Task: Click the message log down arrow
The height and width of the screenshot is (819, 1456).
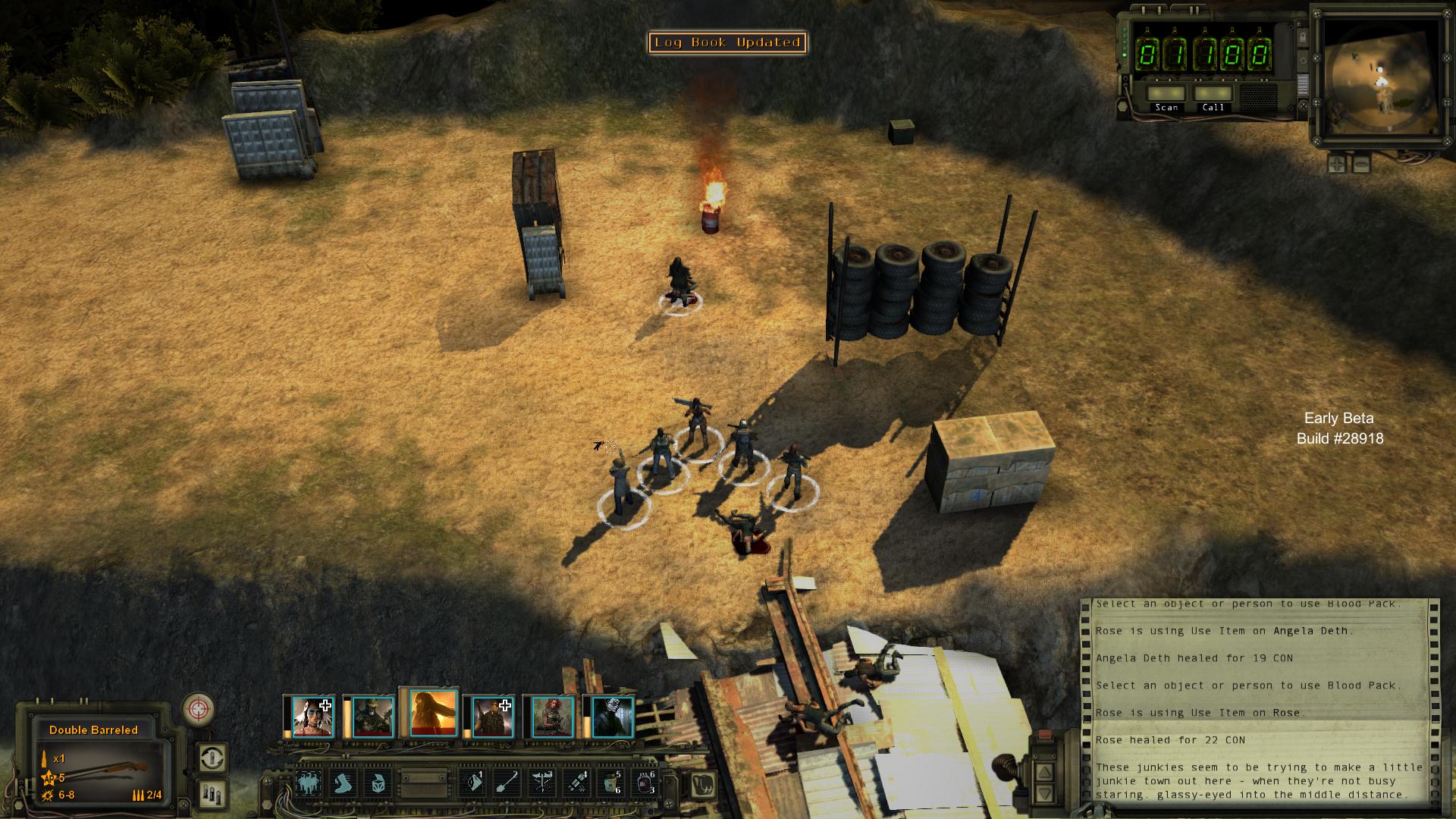Action: (x=1045, y=794)
